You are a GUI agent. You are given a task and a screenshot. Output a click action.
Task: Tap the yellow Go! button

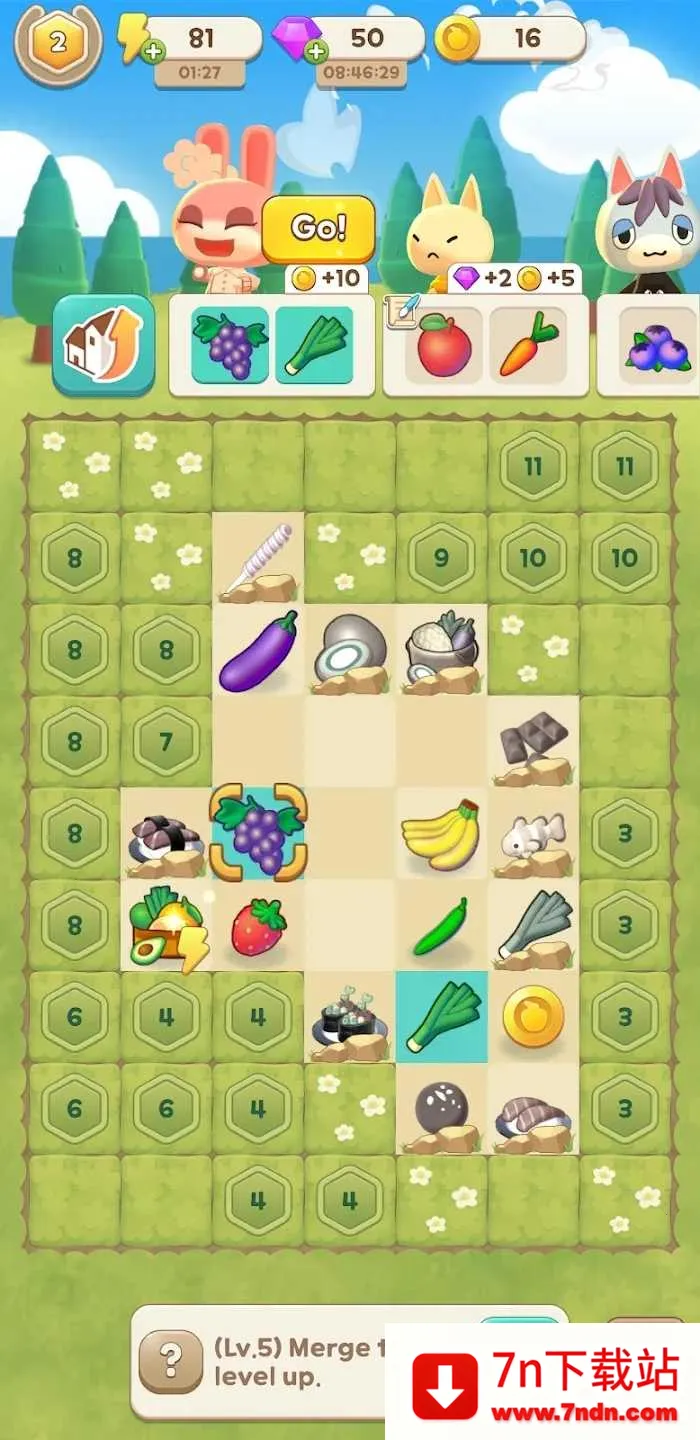(318, 229)
